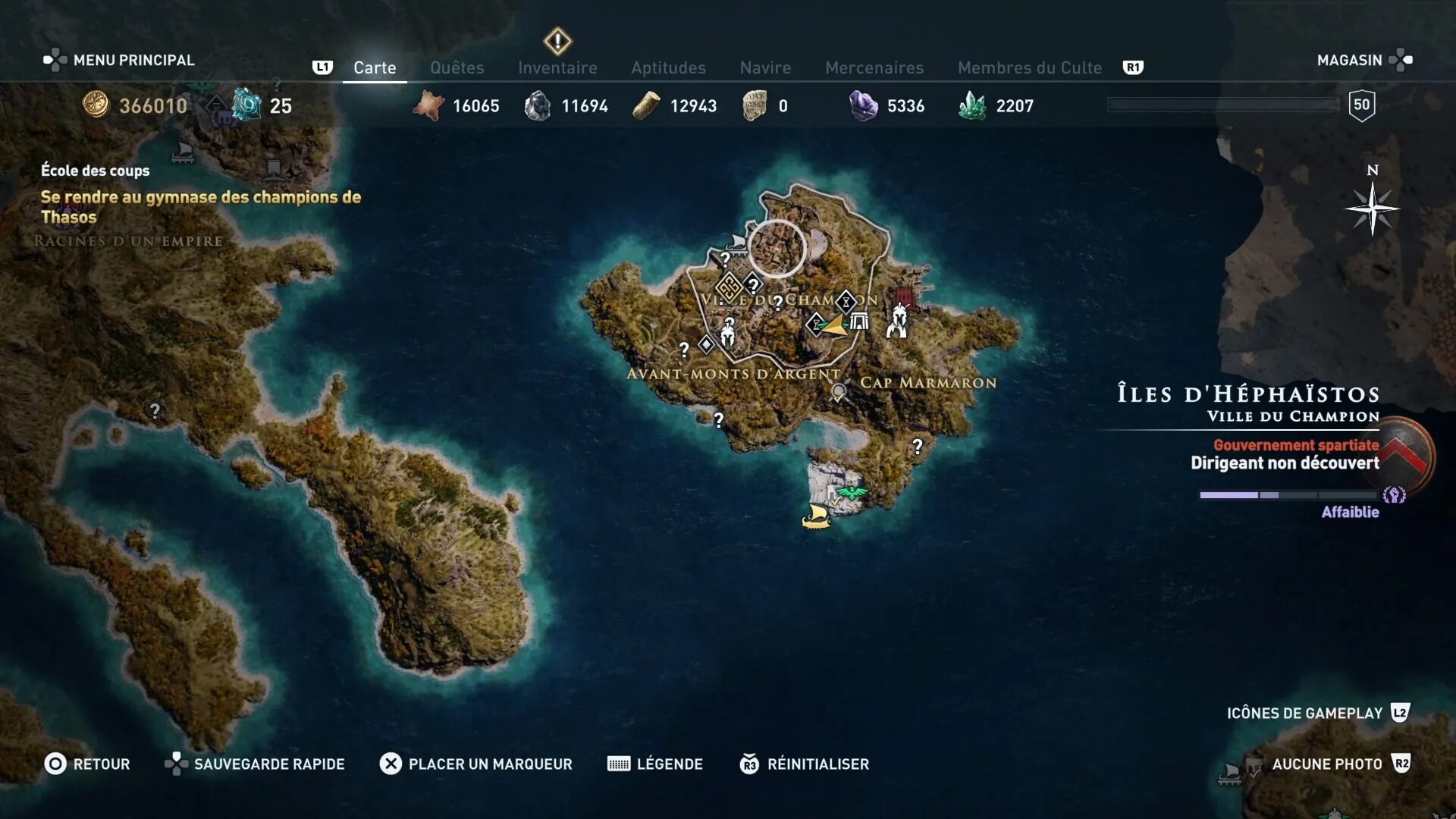This screenshot has height=819, width=1456.
Task: Click Réinitialiser to reset the map
Action: (805, 764)
